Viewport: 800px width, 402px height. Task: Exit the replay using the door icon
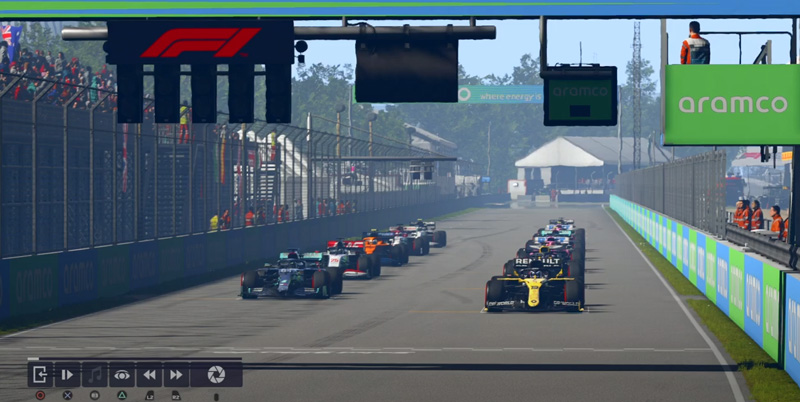tap(40, 374)
